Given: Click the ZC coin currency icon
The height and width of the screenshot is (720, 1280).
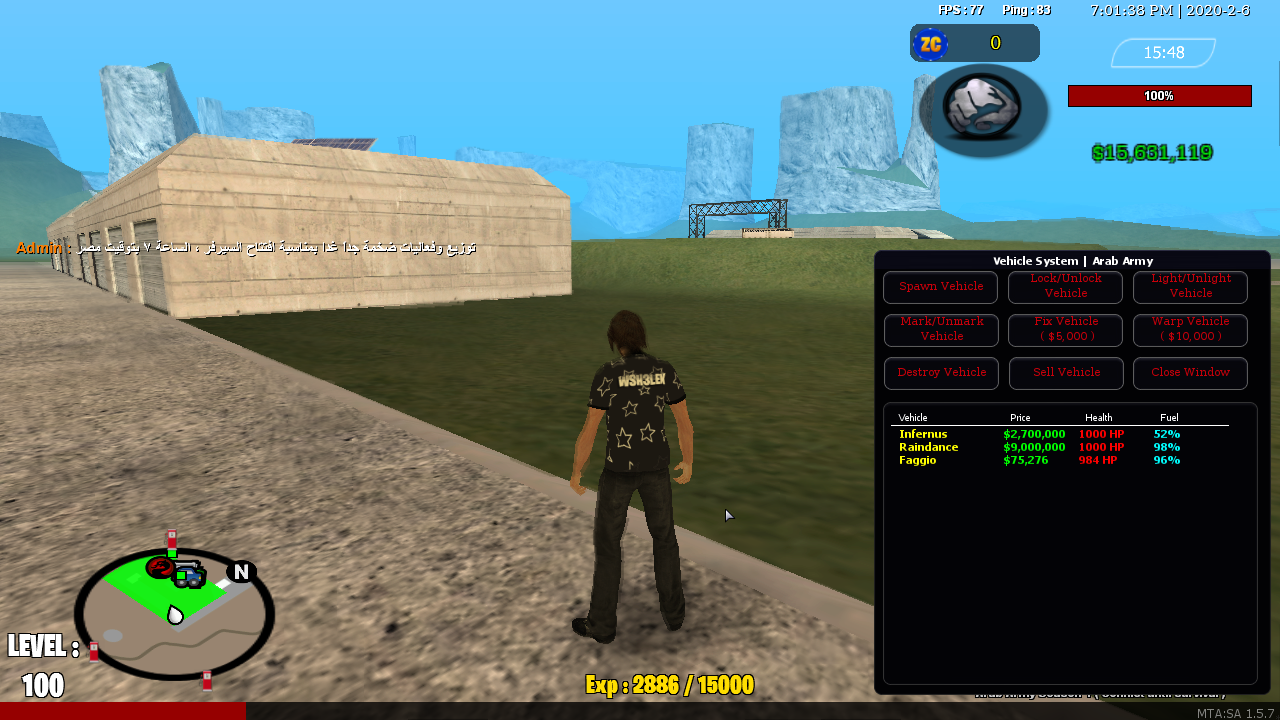Looking at the screenshot, I should 930,43.
